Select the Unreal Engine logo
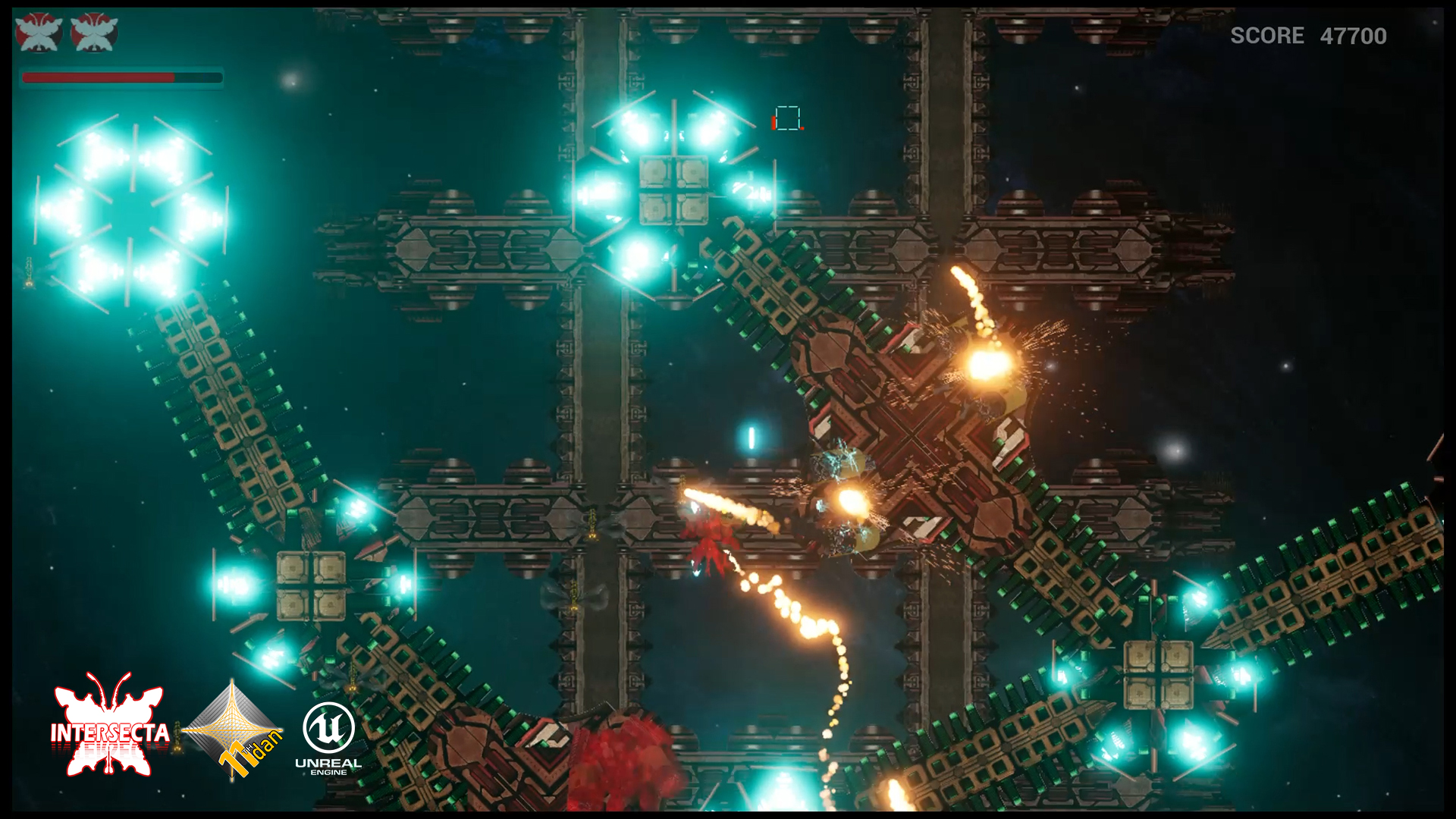Image resolution: width=1456 pixels, height=819 pixels. click(328, 738)
